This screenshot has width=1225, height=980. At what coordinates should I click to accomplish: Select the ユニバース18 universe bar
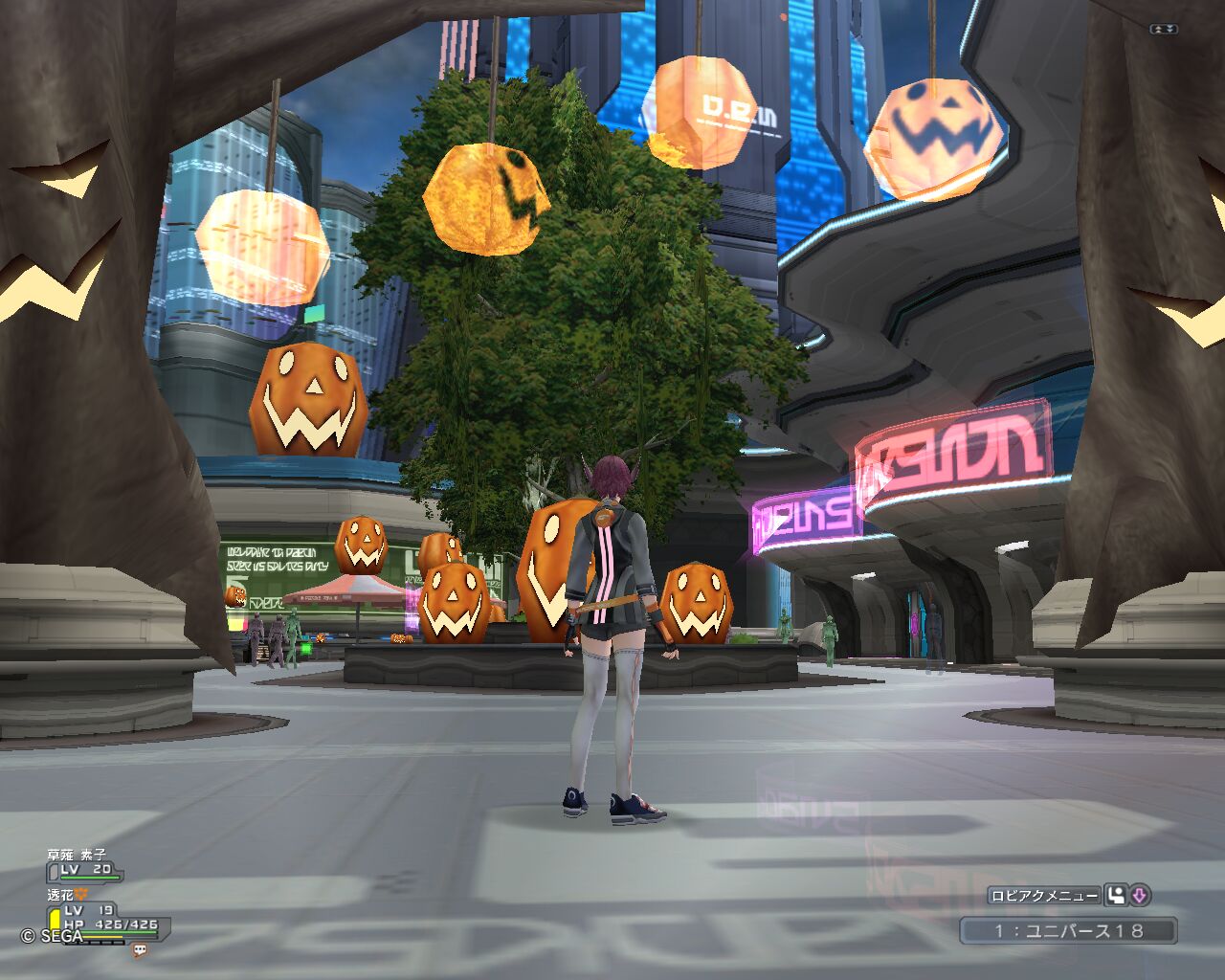click(x=1068, y=930)
